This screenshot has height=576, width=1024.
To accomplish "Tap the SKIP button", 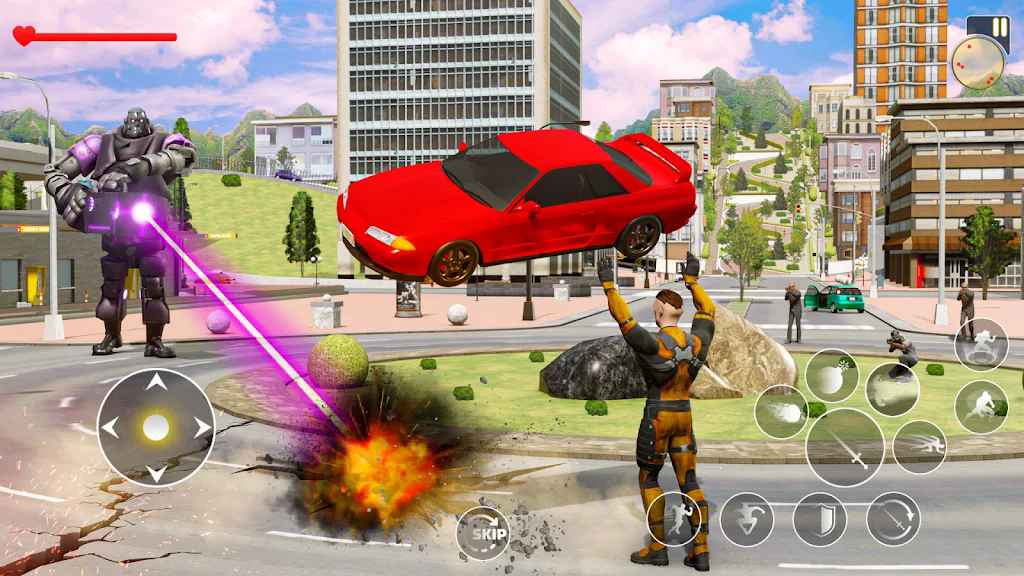I will (483, 533).
